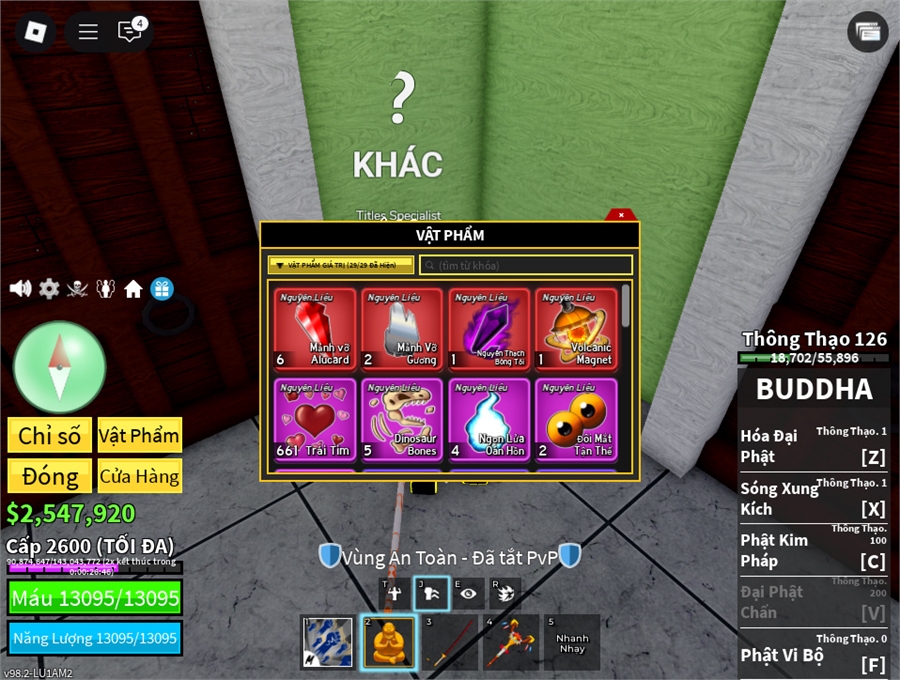
Task: Open settings via the gear icon
Action: pyautogui.click(x=49, y=289)
